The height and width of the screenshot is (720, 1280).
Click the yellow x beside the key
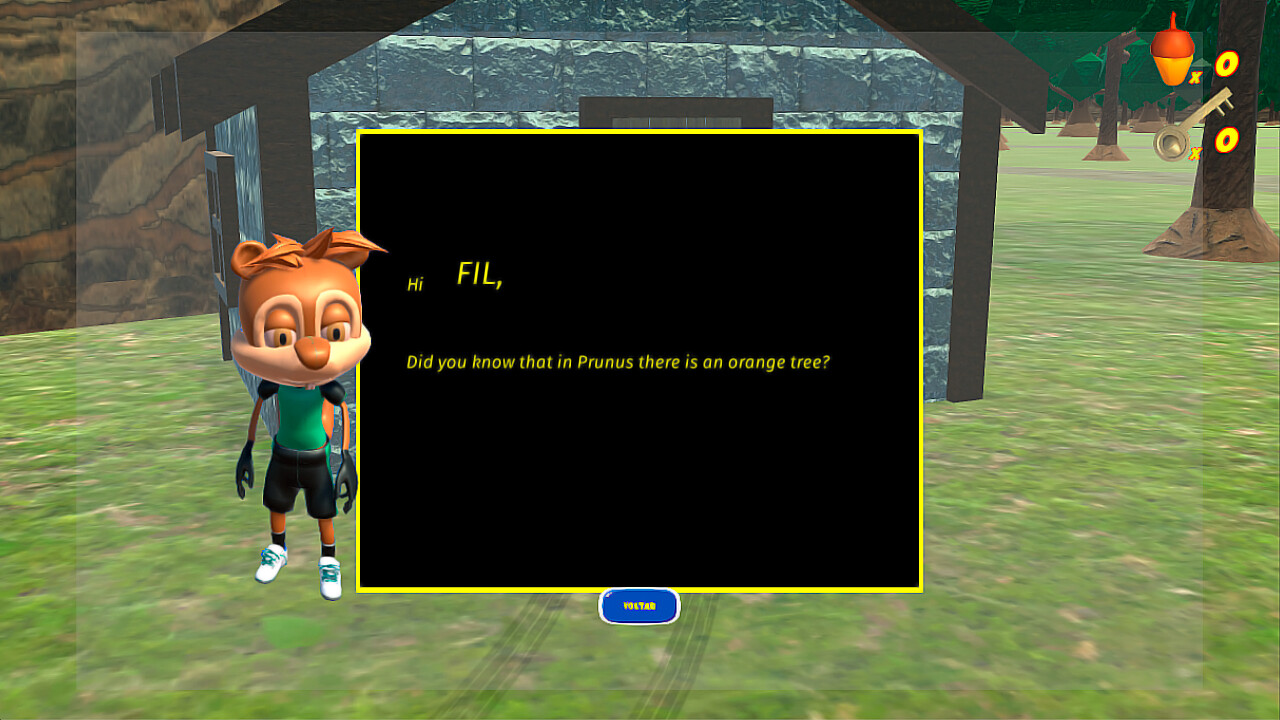pyautogui.click(x=1193, y=152)
